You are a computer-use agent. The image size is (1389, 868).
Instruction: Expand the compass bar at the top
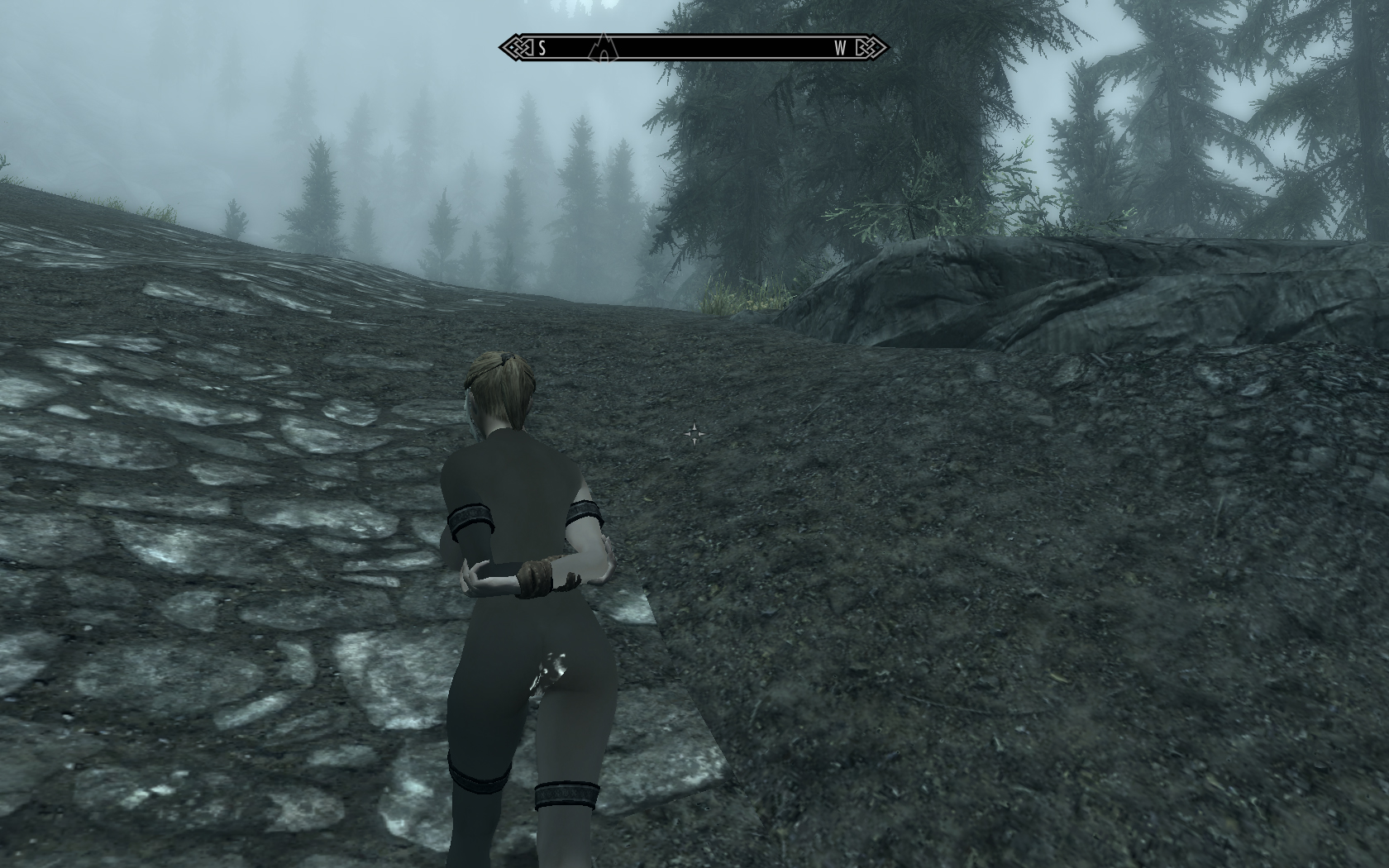pyautogui.click(x=693, y=48)
